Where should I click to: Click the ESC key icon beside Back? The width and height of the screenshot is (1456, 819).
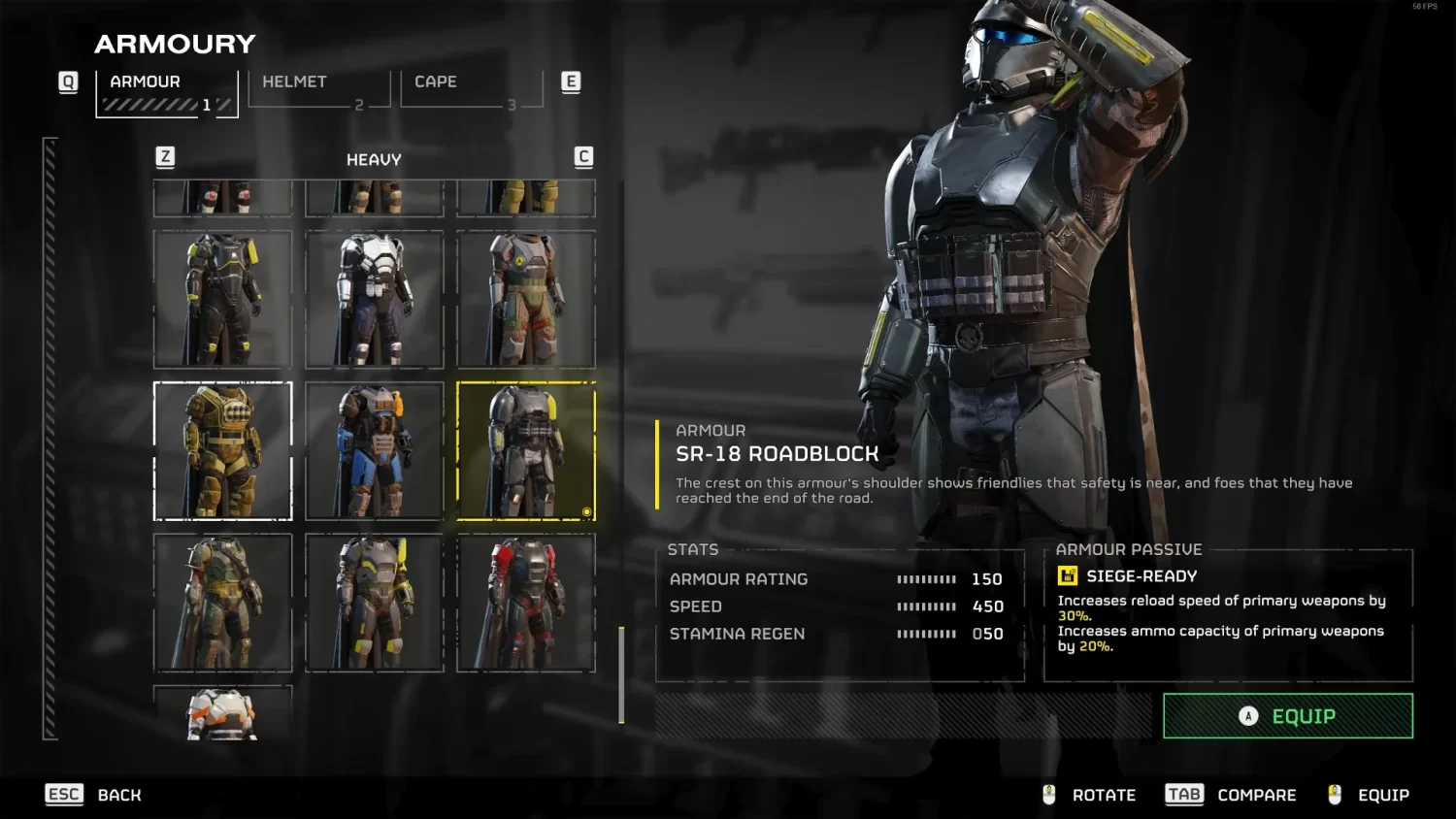click(x=64, y=794)
